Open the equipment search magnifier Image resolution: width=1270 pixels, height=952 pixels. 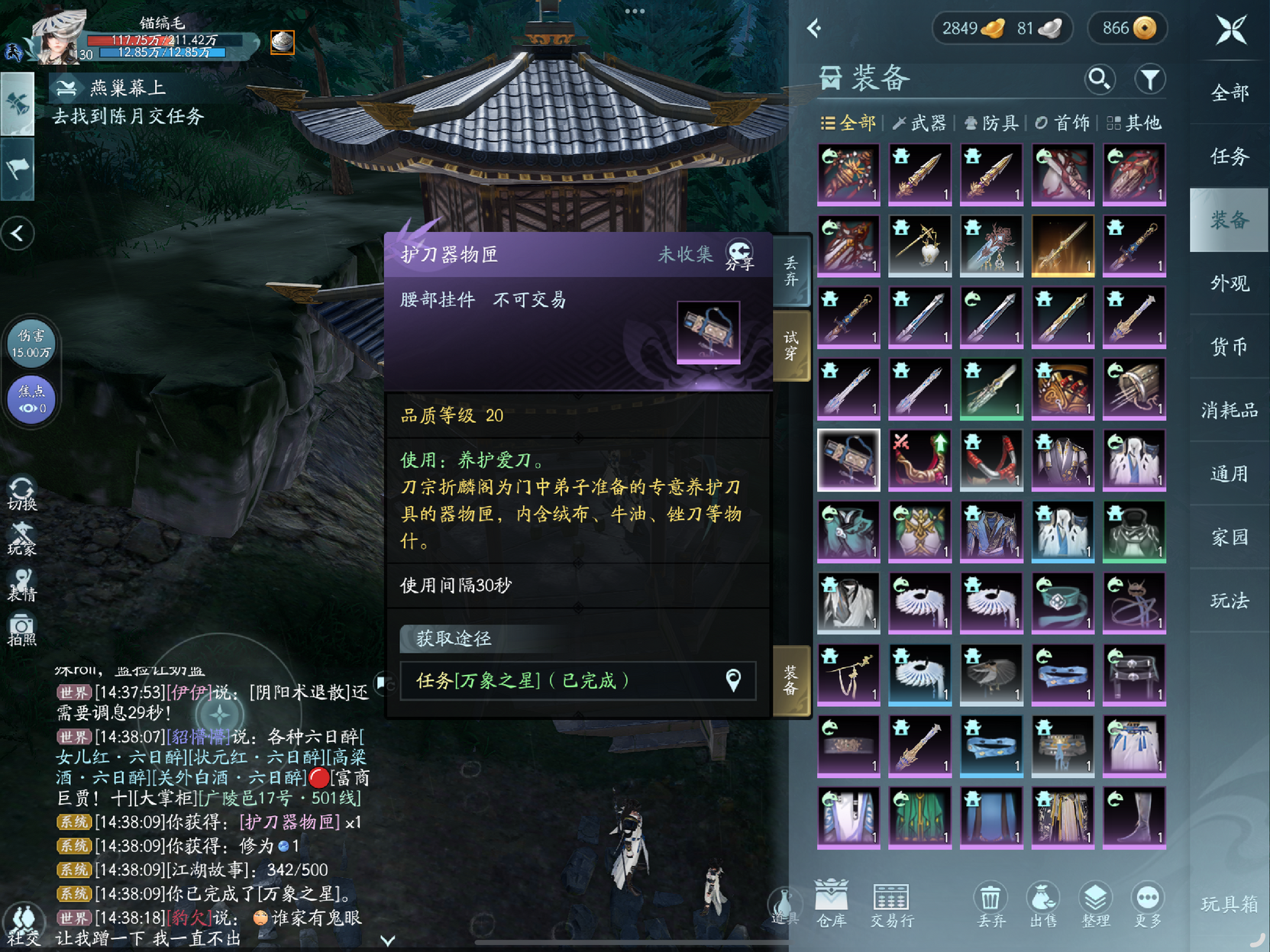[x=1099, y=79]
